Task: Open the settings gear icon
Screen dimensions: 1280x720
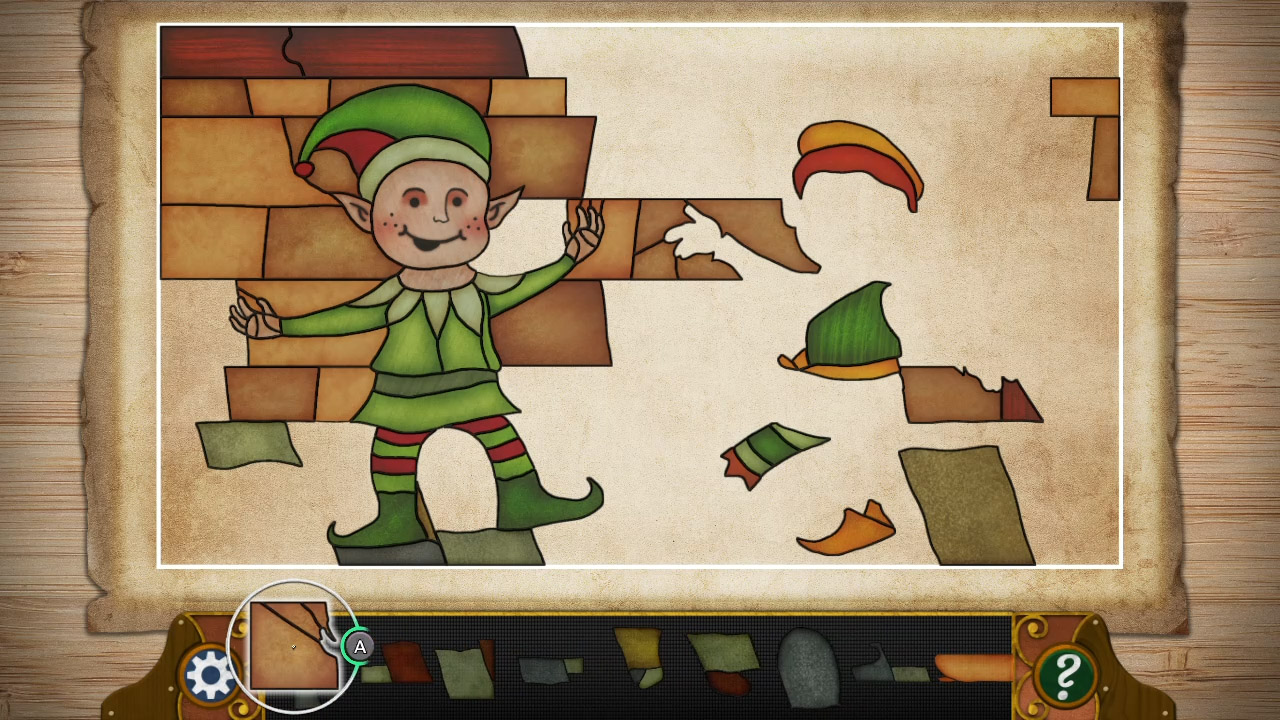Action: coord(210,672)
